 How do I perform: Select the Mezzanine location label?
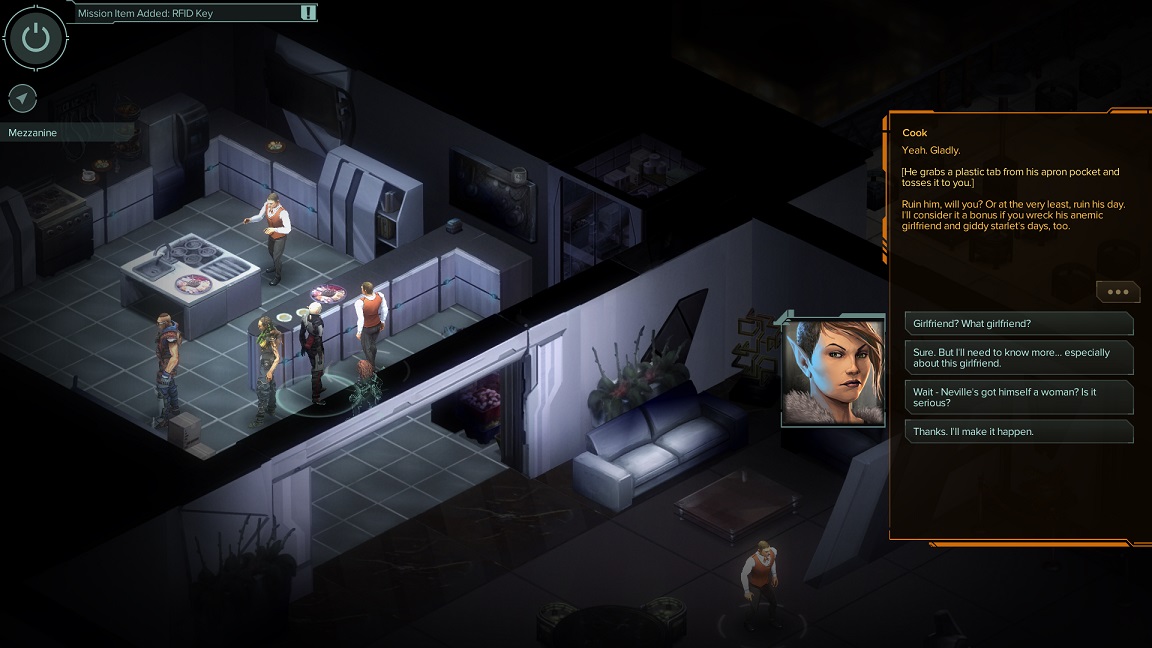coord(35,132)
